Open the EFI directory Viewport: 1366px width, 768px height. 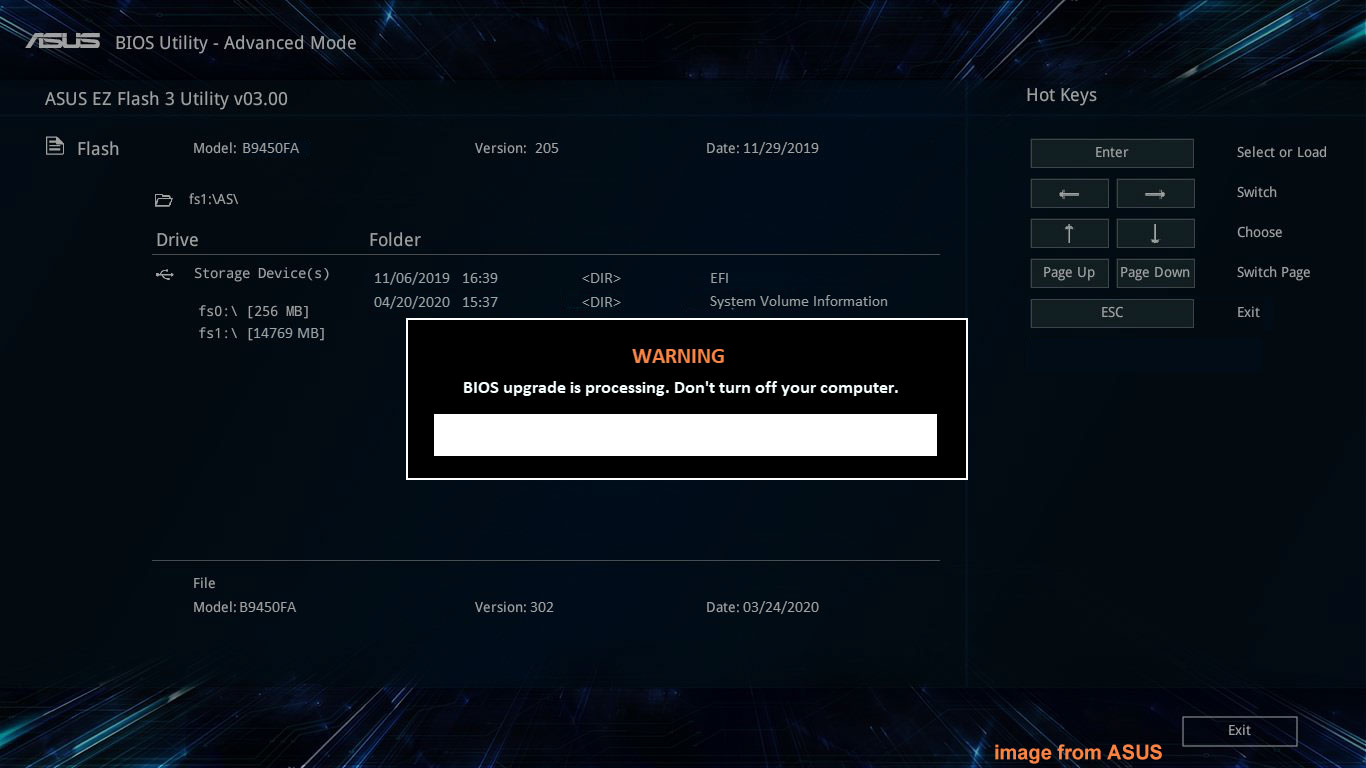(719, 278)
